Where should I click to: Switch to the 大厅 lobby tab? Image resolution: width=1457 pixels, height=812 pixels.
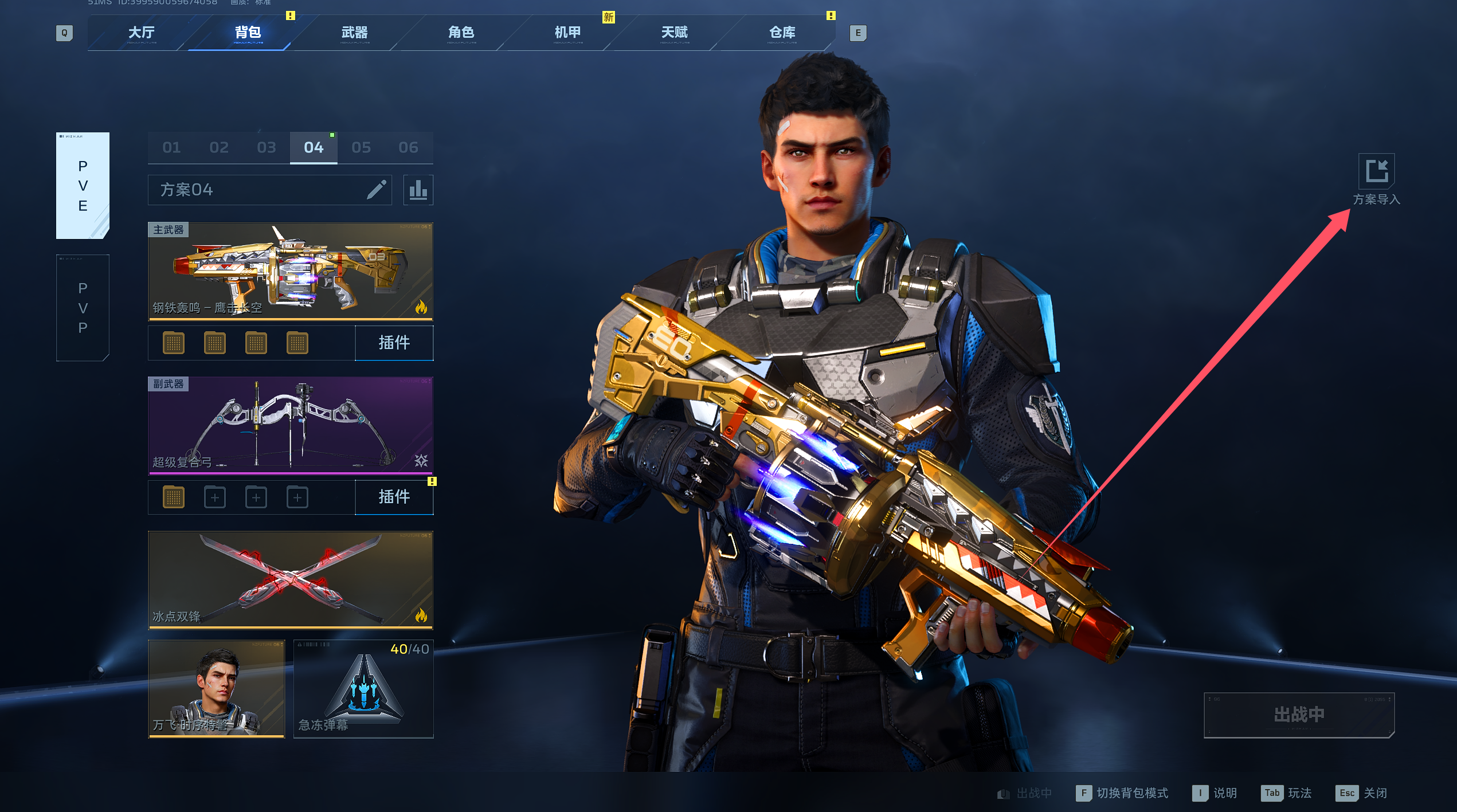[141, 33]
